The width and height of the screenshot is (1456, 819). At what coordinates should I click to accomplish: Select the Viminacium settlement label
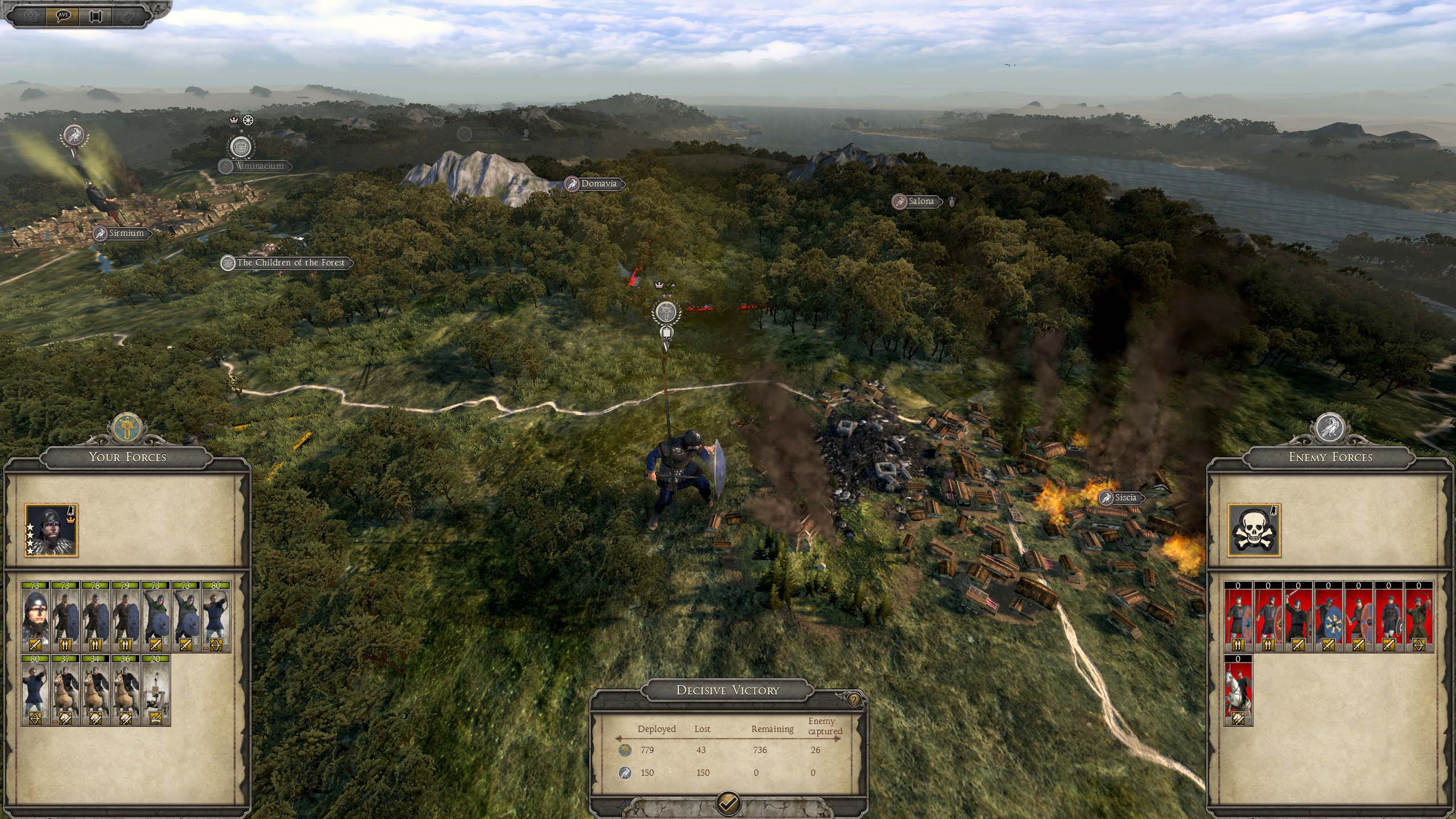[x=259, y=166]
